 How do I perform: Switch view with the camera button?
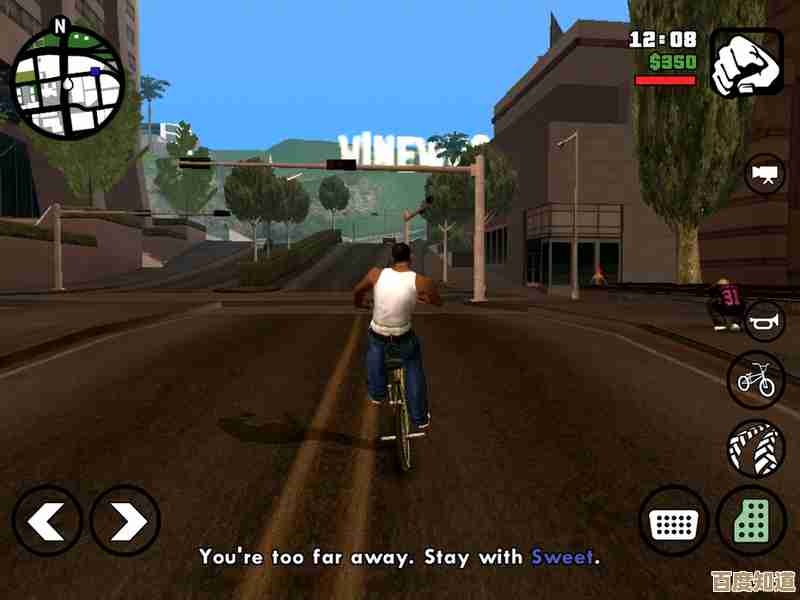[766, 174]
